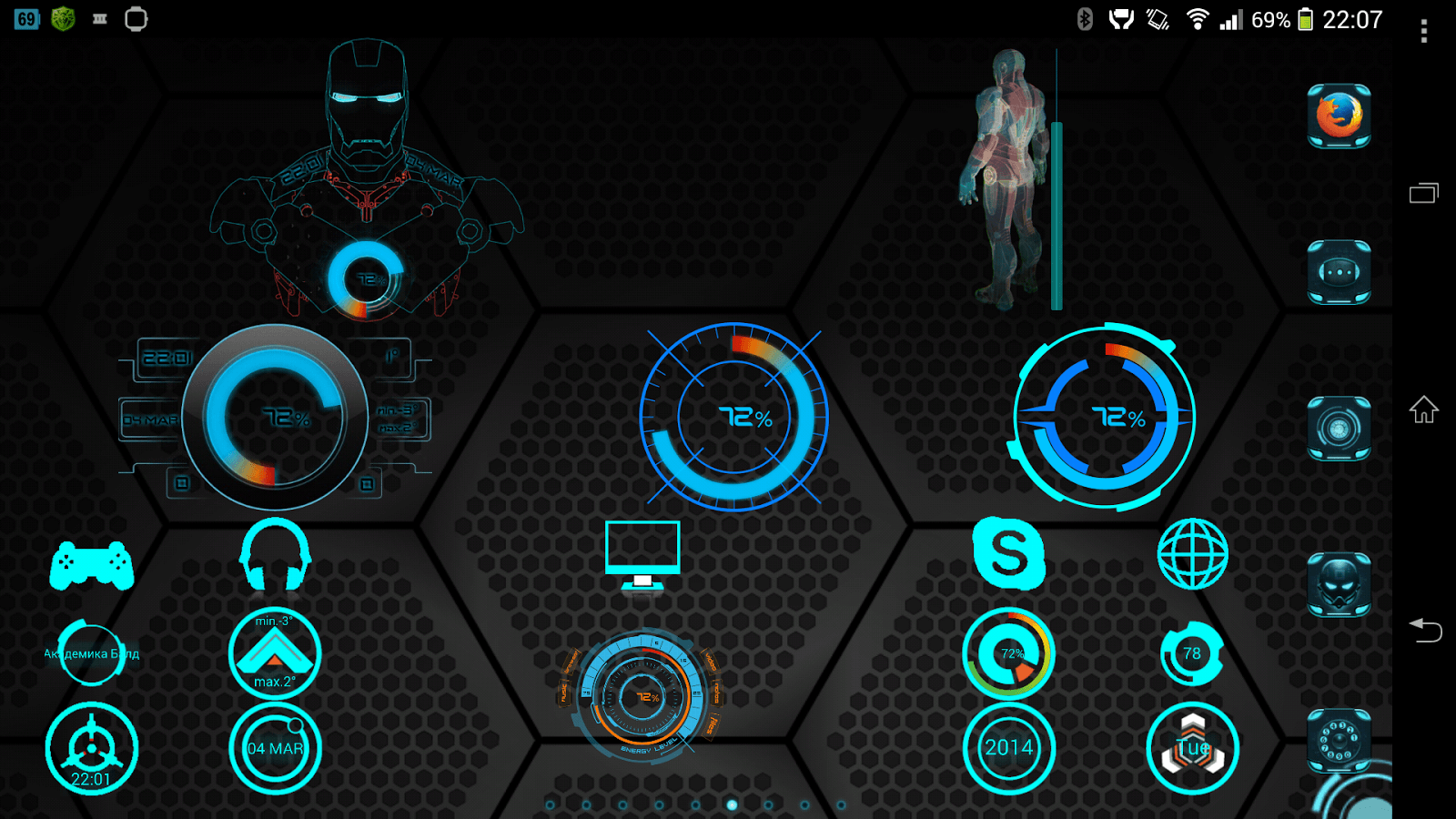Tap the Bluetooth status bar icon
This screenshot has height=819, width=1456.
(1083, 17)
